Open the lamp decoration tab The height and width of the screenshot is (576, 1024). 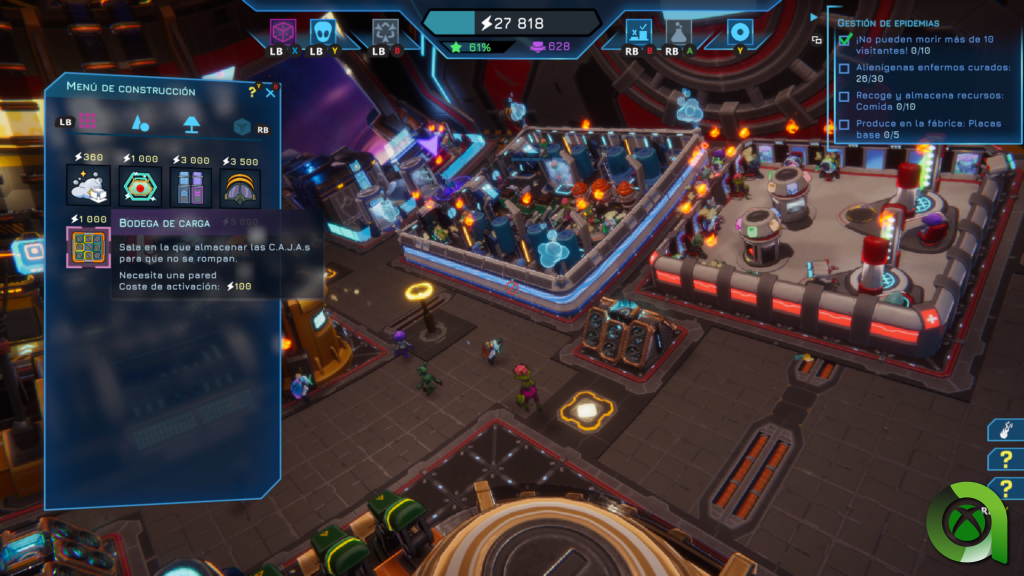(191, 124)
